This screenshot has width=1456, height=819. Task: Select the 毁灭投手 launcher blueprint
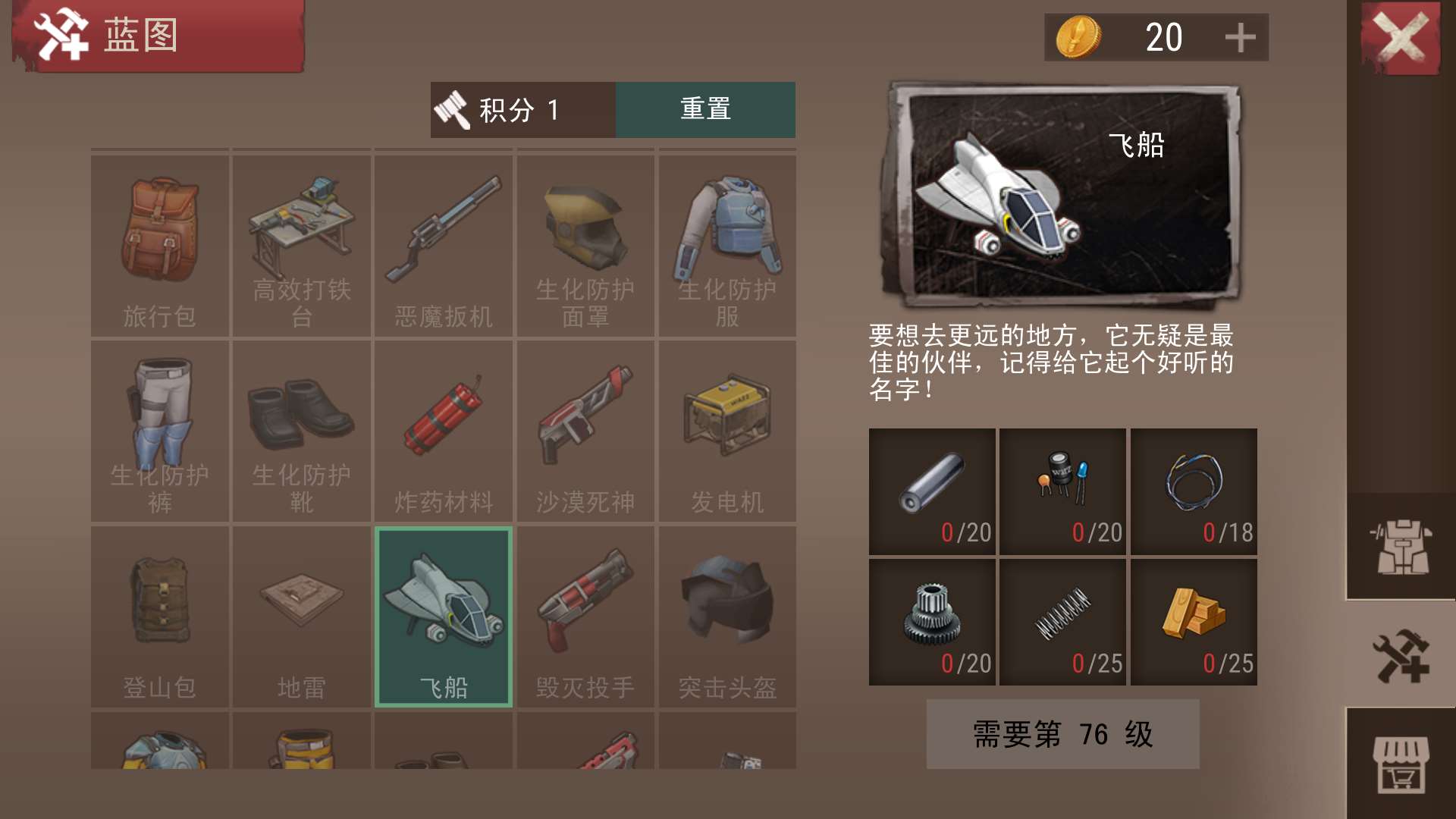[x=585, y=618]
